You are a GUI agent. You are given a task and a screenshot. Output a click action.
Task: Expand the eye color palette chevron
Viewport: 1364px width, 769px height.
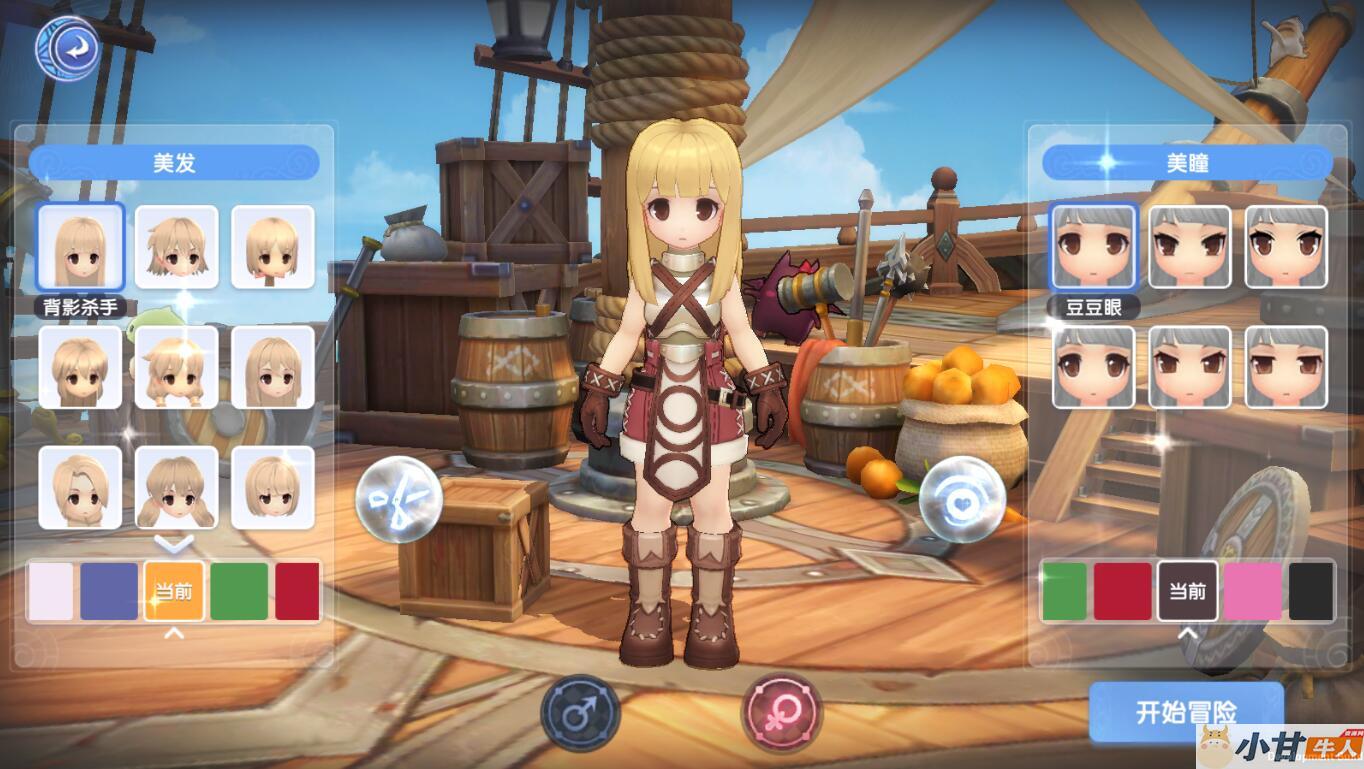[x=1187, y=633]
